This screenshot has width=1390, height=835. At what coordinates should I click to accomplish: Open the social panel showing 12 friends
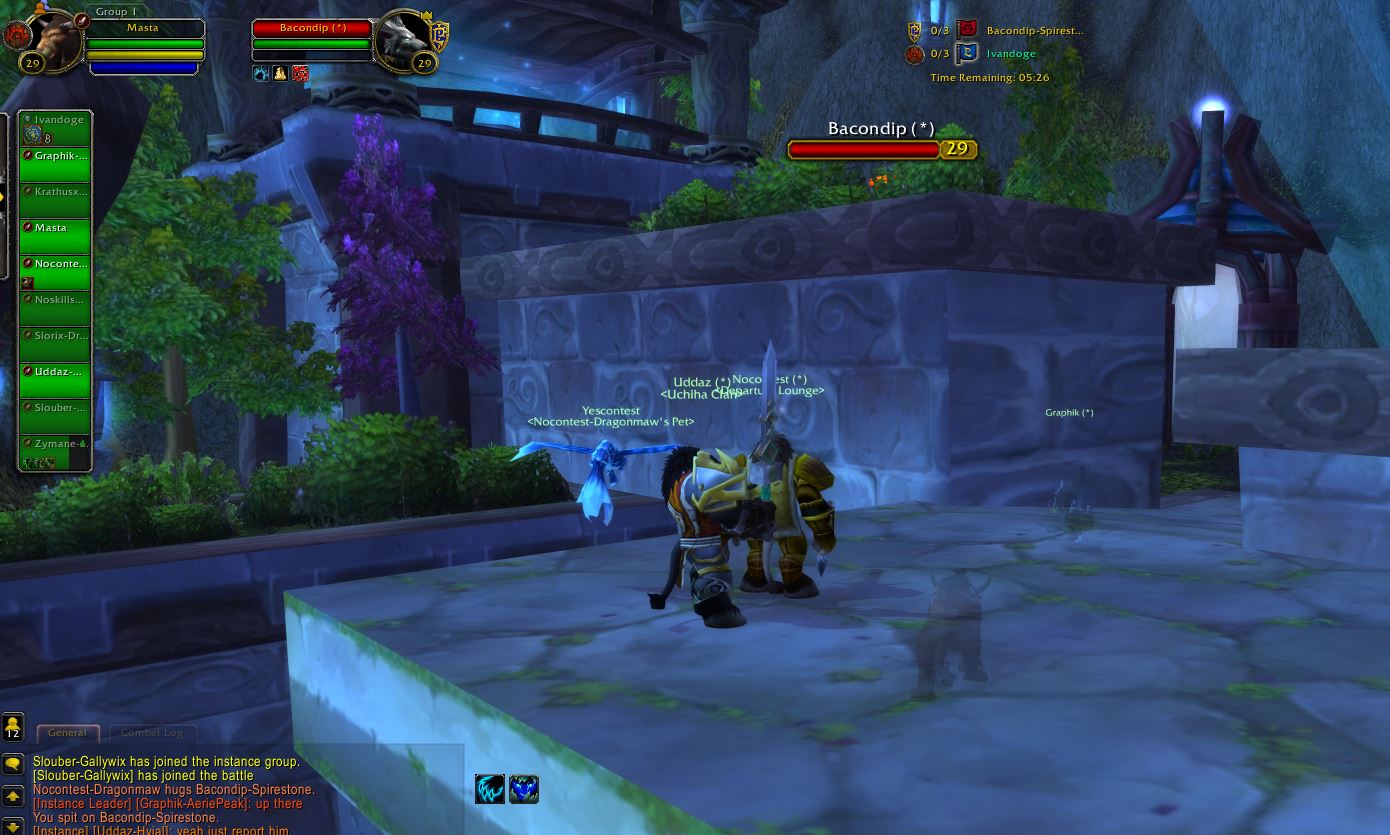13,727
